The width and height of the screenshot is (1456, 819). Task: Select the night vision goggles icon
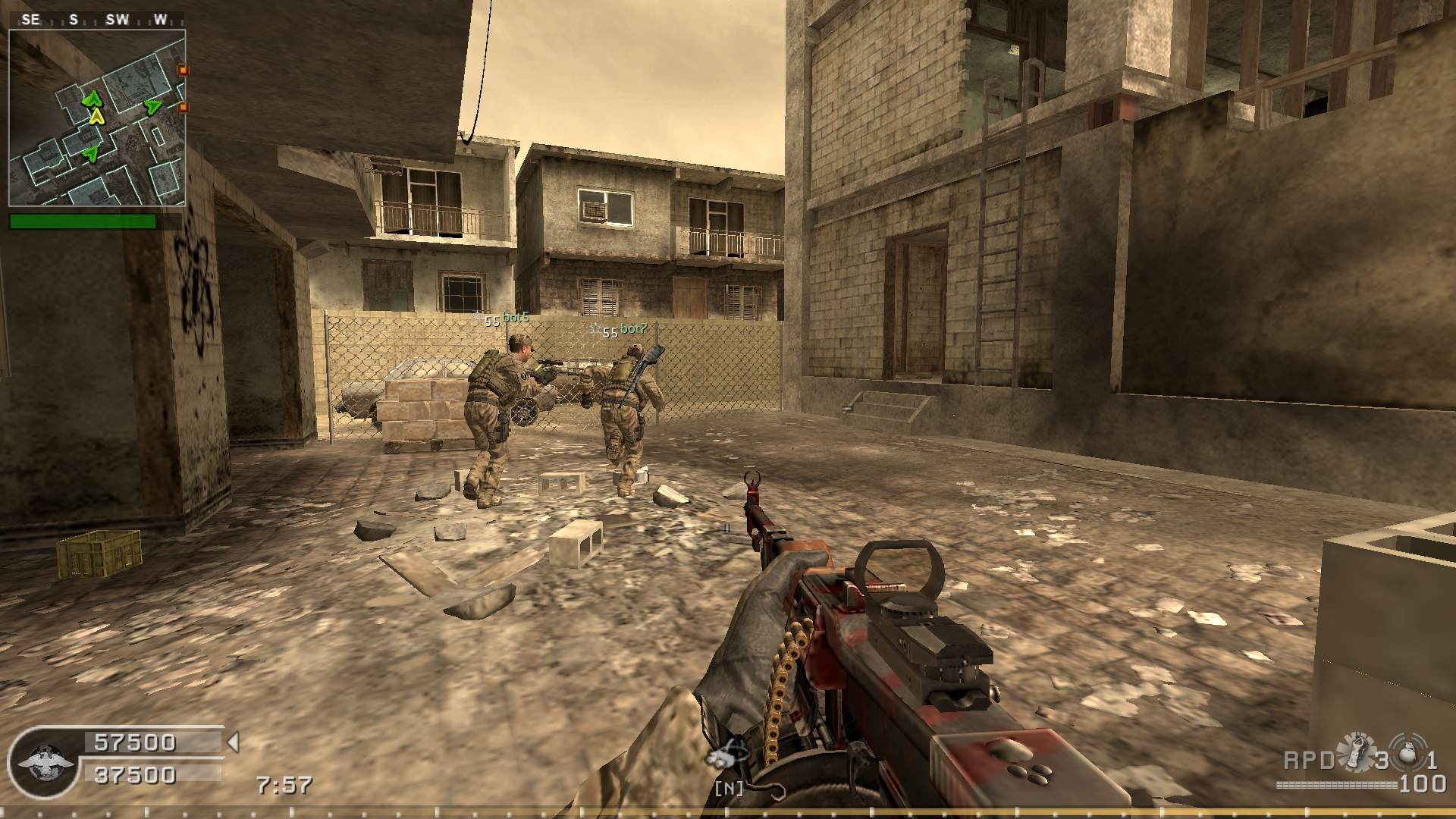[726, 755]
